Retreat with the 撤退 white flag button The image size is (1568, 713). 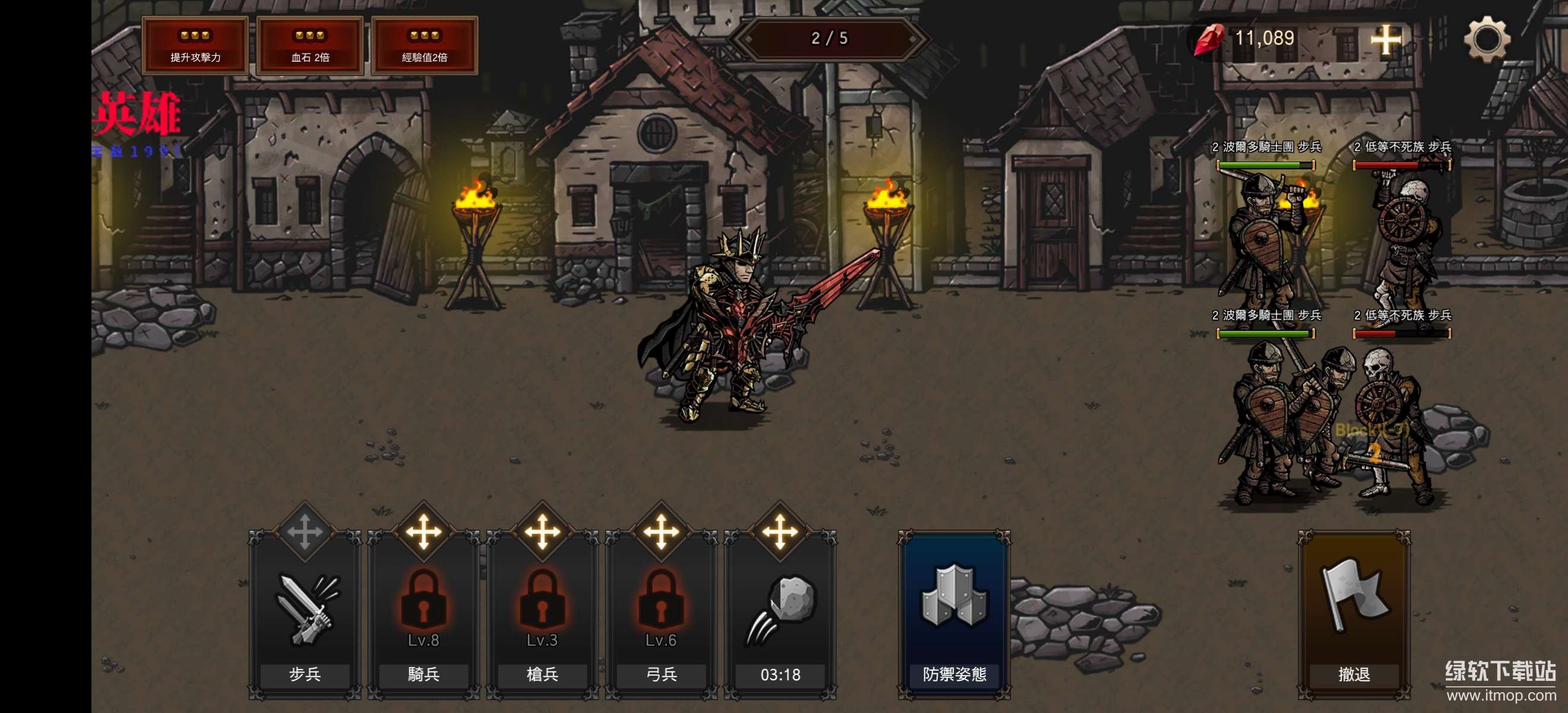click(x=1354, y=615)
